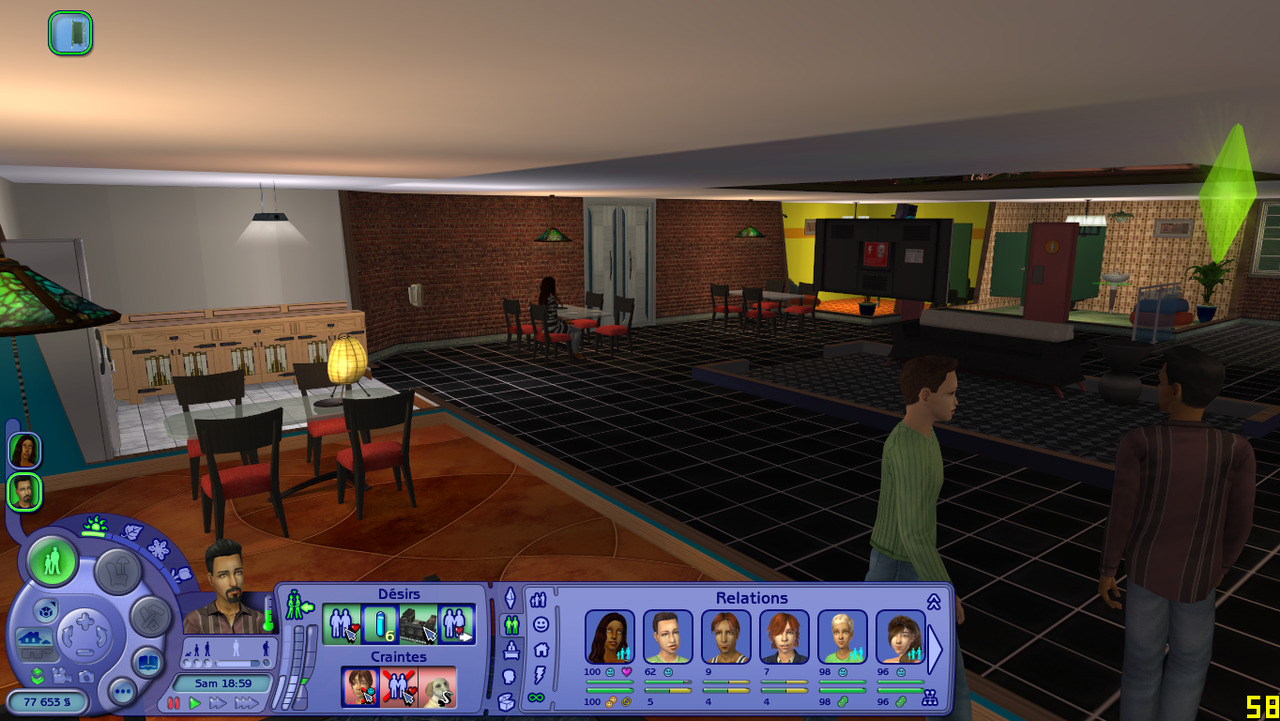The width and height of the screenshot is (1280, 721).
Task: Switch to the career briefcase-desk tab
Action: point(511,650)
